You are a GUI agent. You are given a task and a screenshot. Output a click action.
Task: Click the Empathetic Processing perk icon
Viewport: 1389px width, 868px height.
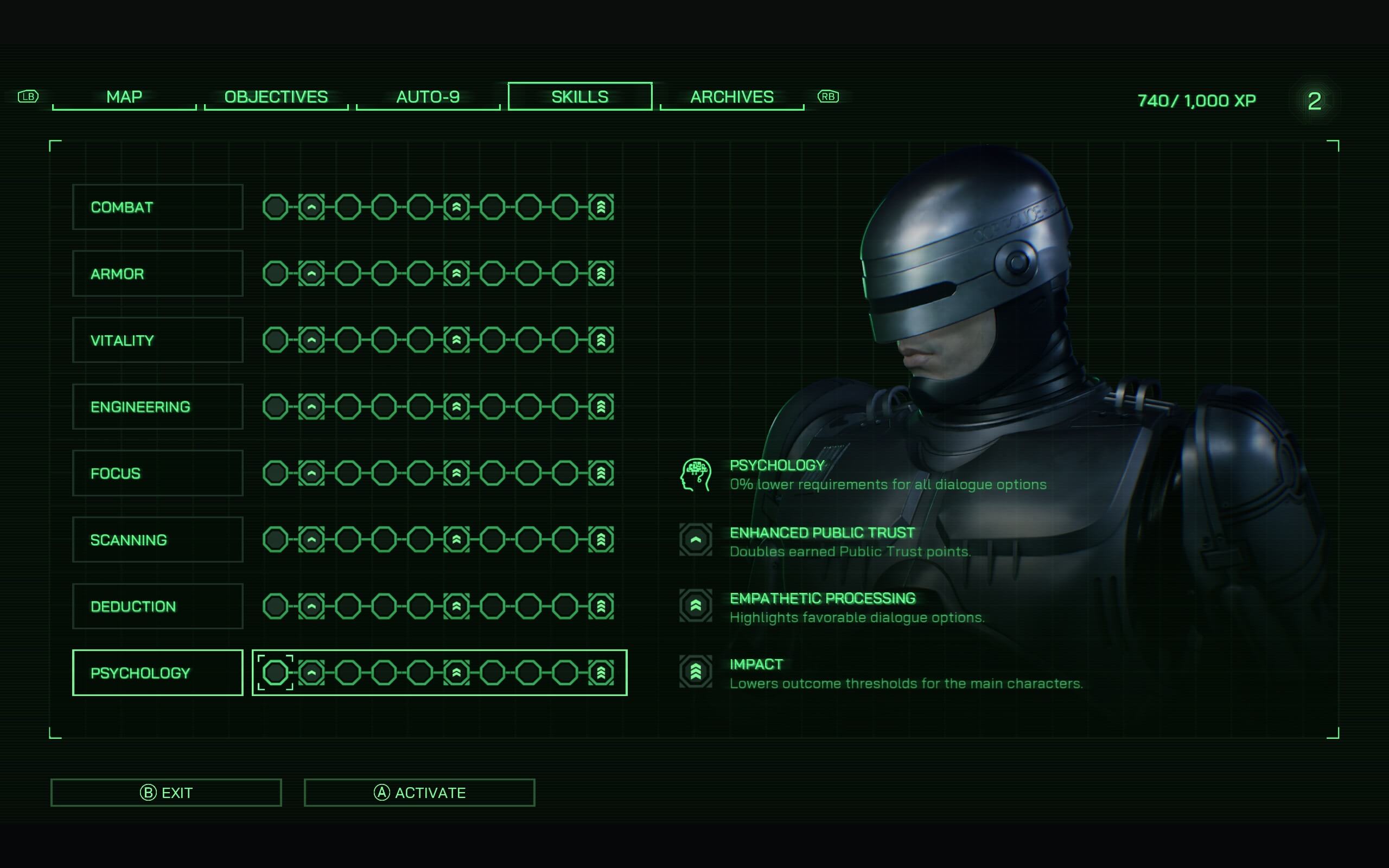tap(695, 605)
